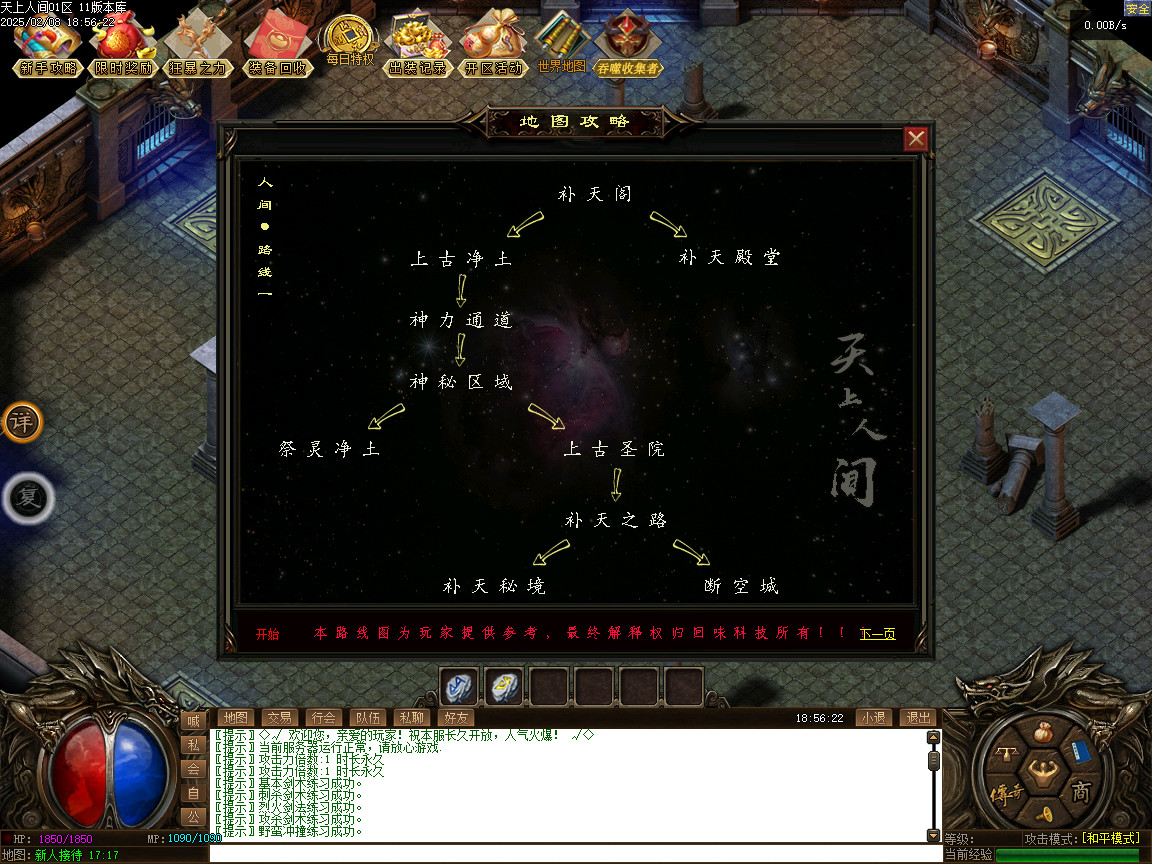The image size is (1152, 864).
Task: Click the 交易 trade button
Action: [279, 717]
